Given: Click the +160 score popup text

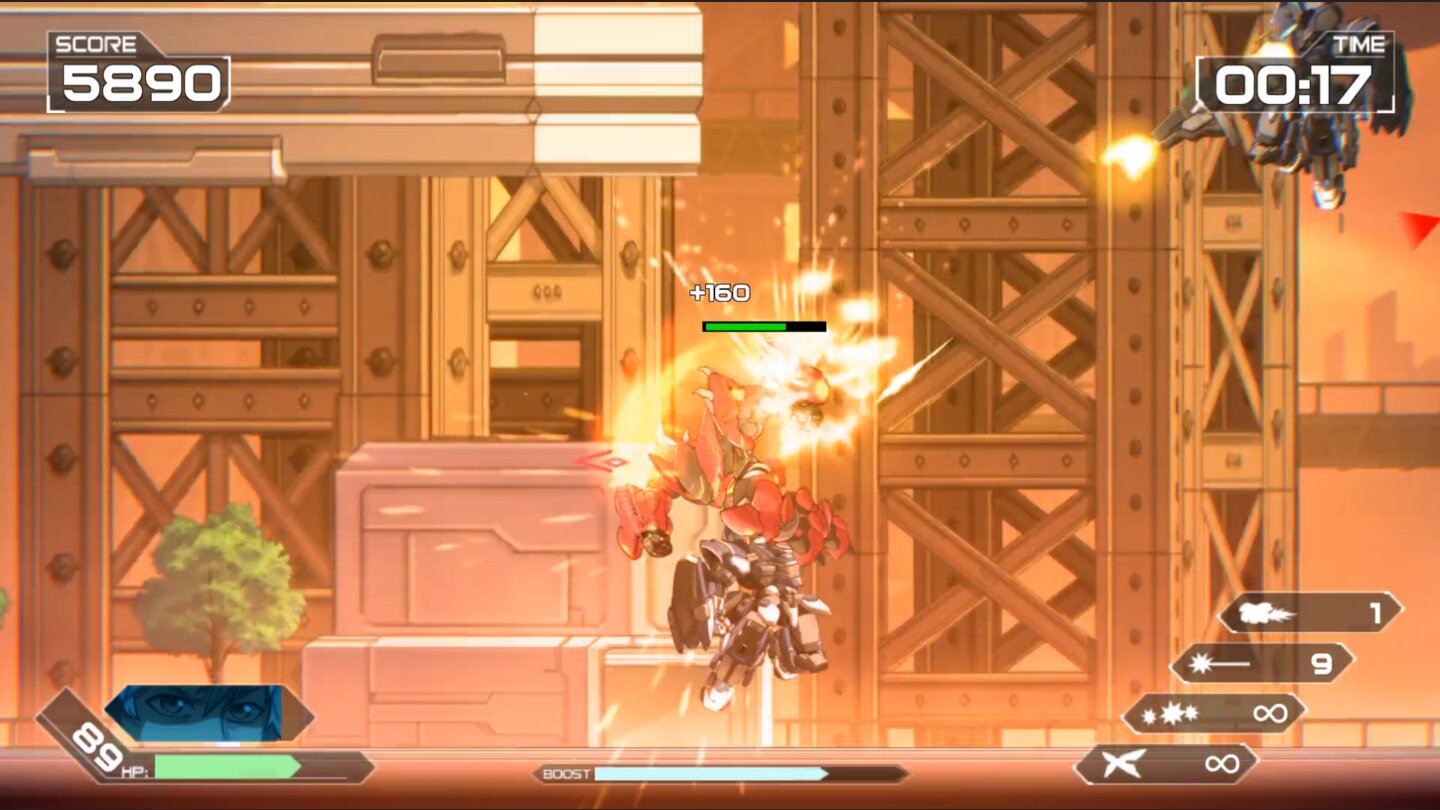Looking at the screenshot, I should tap(720, 292).
